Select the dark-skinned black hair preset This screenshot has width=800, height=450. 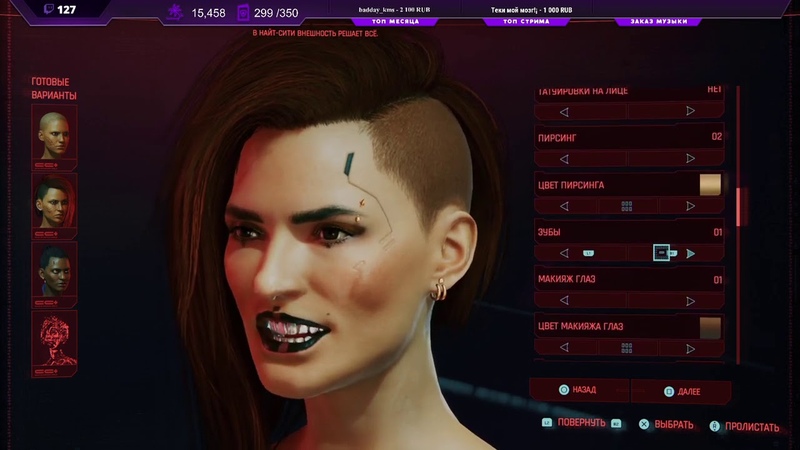54,268
